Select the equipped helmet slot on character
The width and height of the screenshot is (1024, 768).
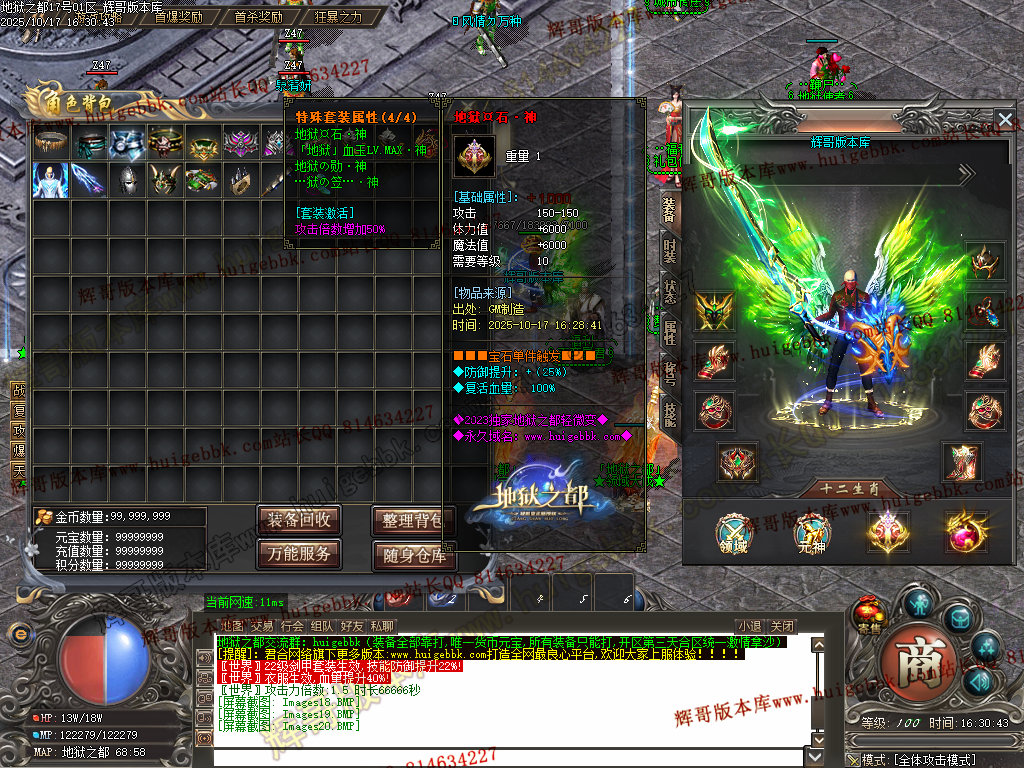(986, 261)
